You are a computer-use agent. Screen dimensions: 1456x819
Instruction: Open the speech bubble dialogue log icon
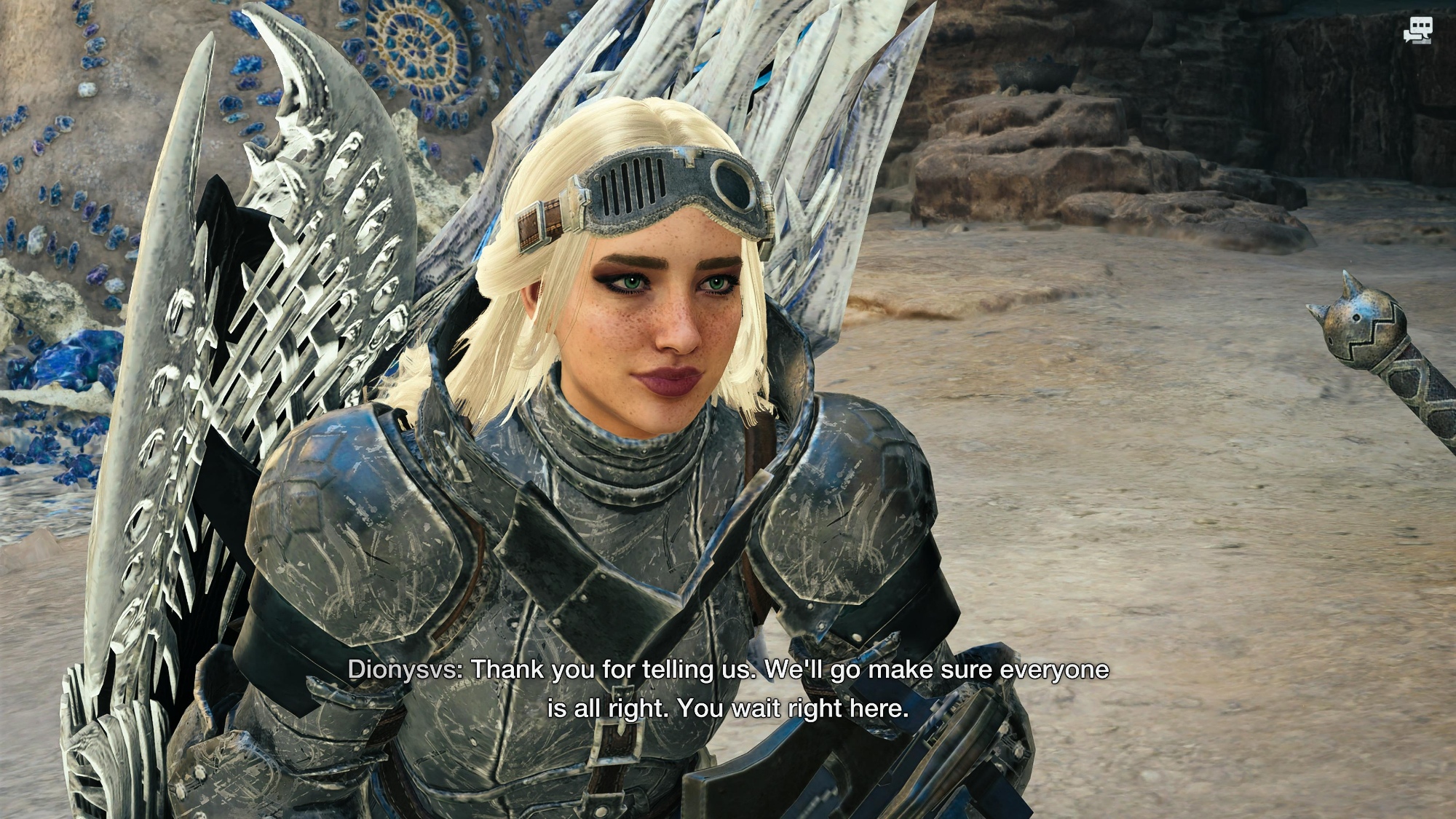pos(1417,31)
